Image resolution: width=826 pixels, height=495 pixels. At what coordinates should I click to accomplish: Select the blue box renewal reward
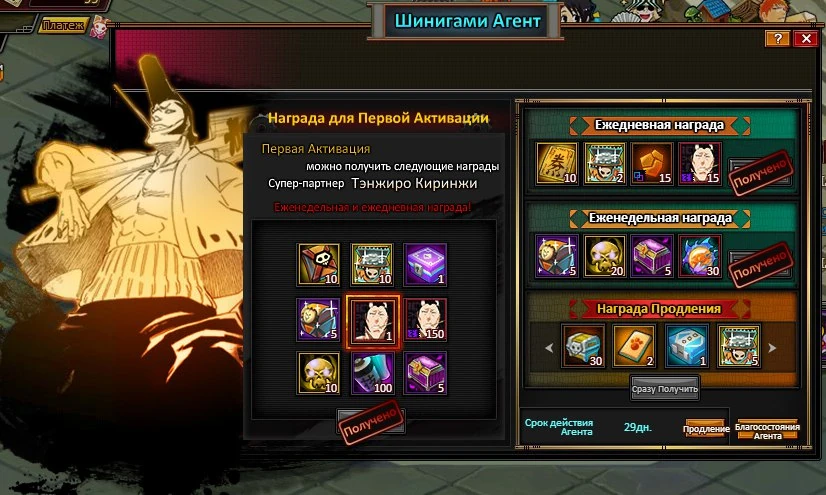688,345
